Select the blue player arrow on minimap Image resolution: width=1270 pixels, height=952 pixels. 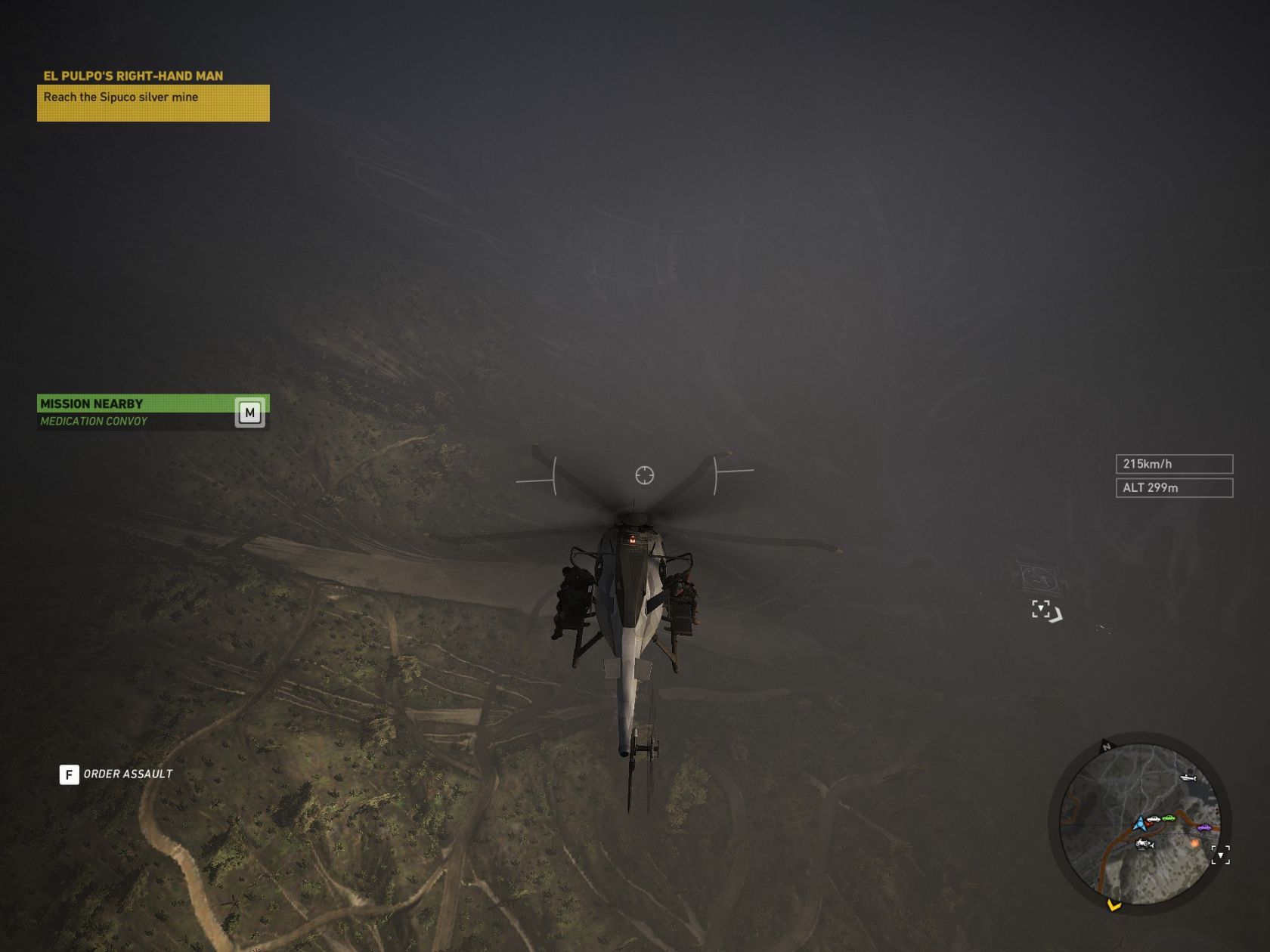tap(1139, 823)
